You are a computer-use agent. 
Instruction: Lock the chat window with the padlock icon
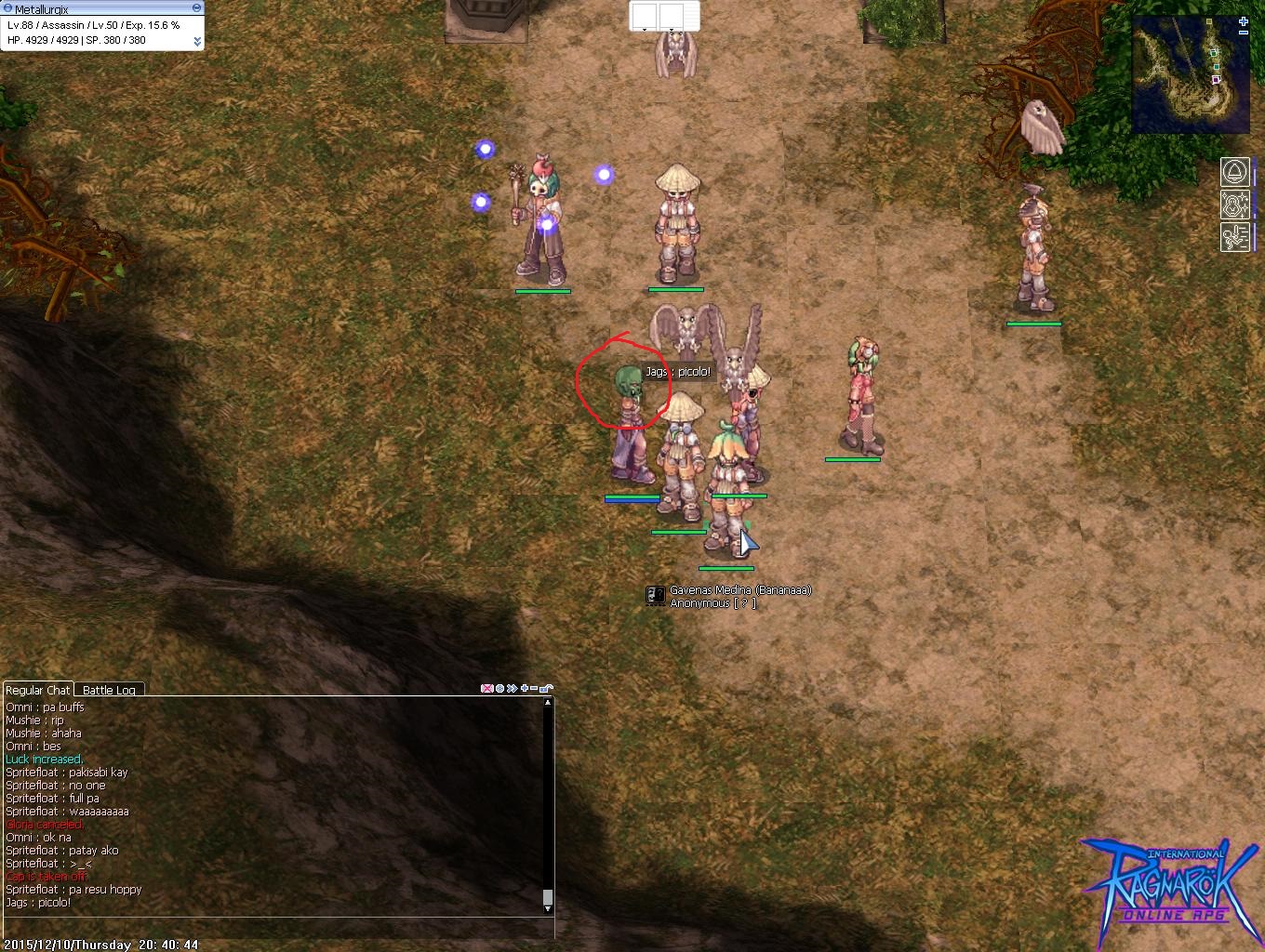[546, 689]
